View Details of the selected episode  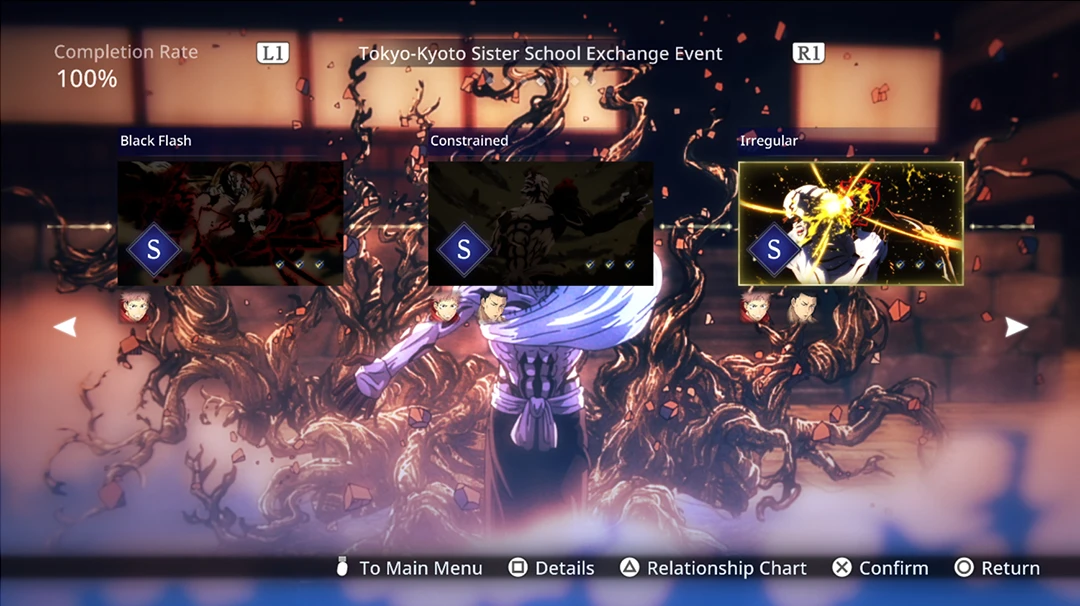click(x=551, y=568)
